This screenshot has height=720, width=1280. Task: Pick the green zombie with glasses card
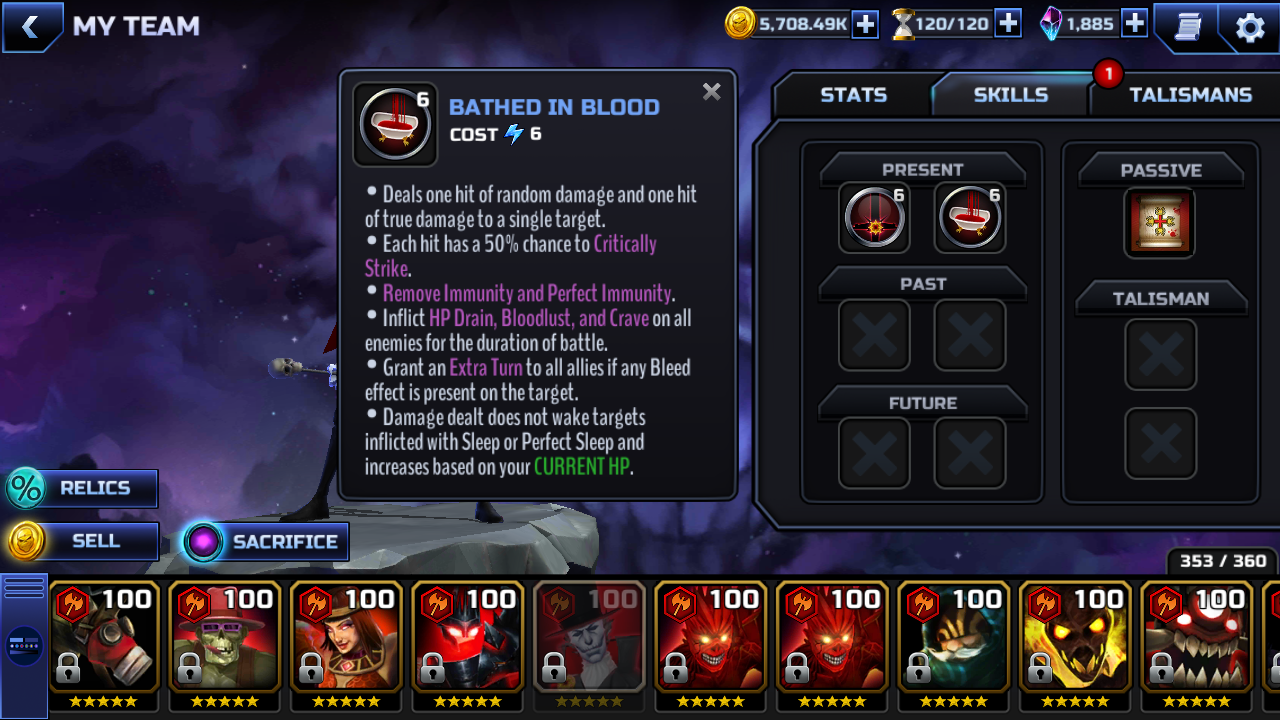tap(225, 638)
